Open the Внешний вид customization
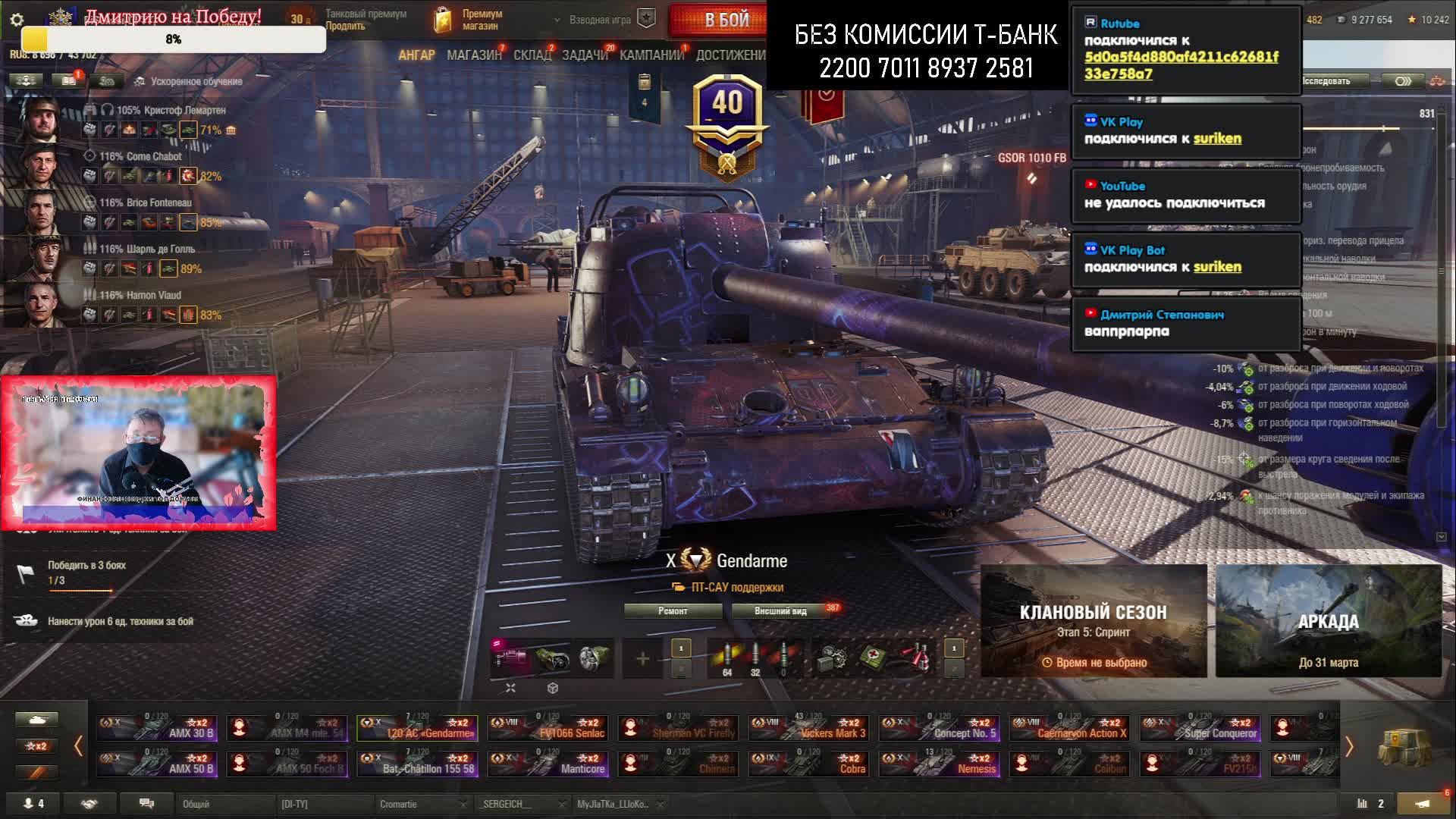 pos(780,611)
